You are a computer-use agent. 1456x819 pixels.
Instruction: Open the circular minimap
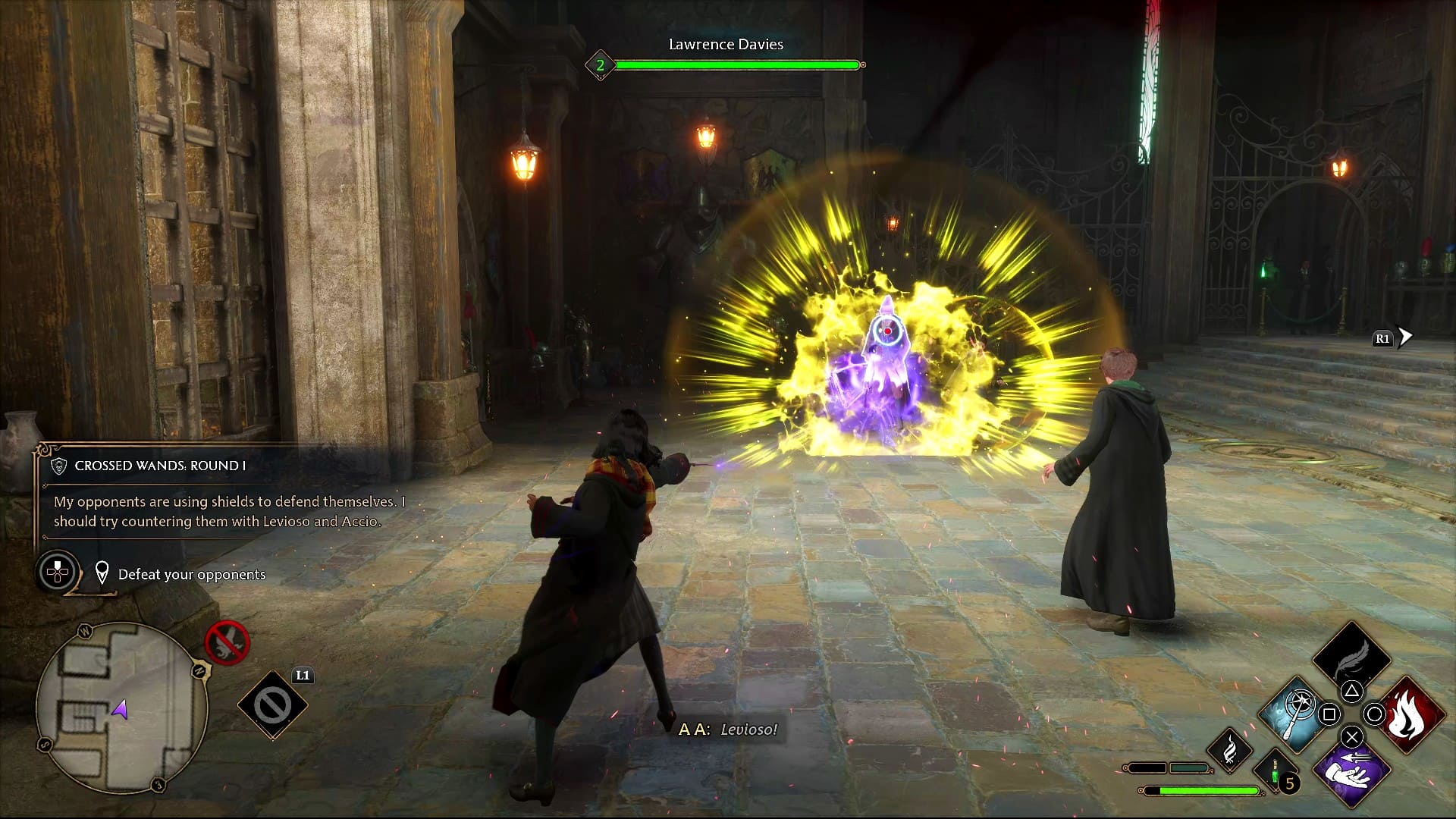point(121,708)
